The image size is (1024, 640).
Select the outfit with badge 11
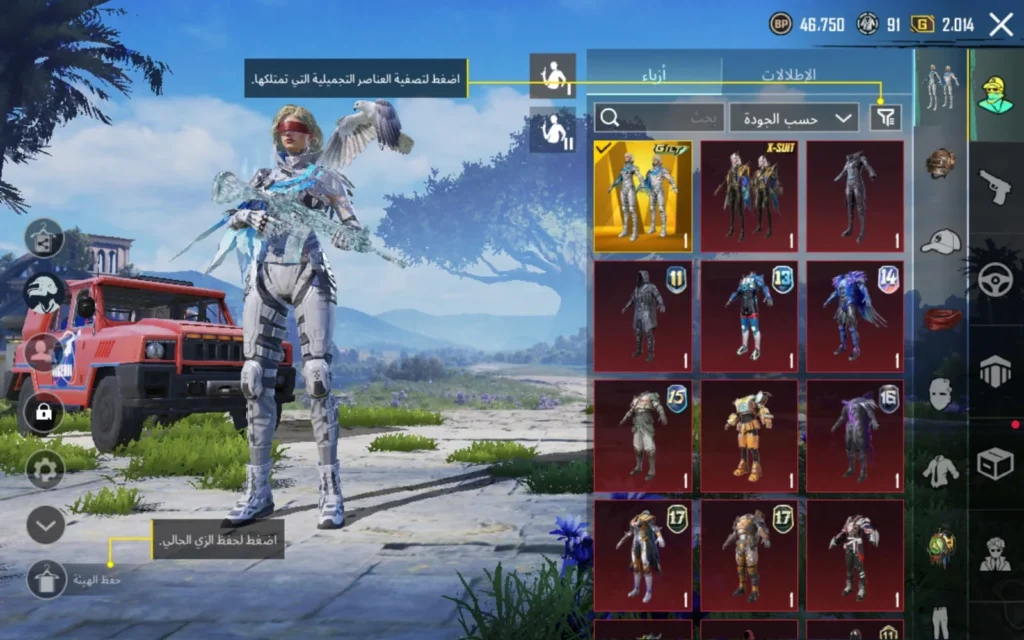[643, 317]
